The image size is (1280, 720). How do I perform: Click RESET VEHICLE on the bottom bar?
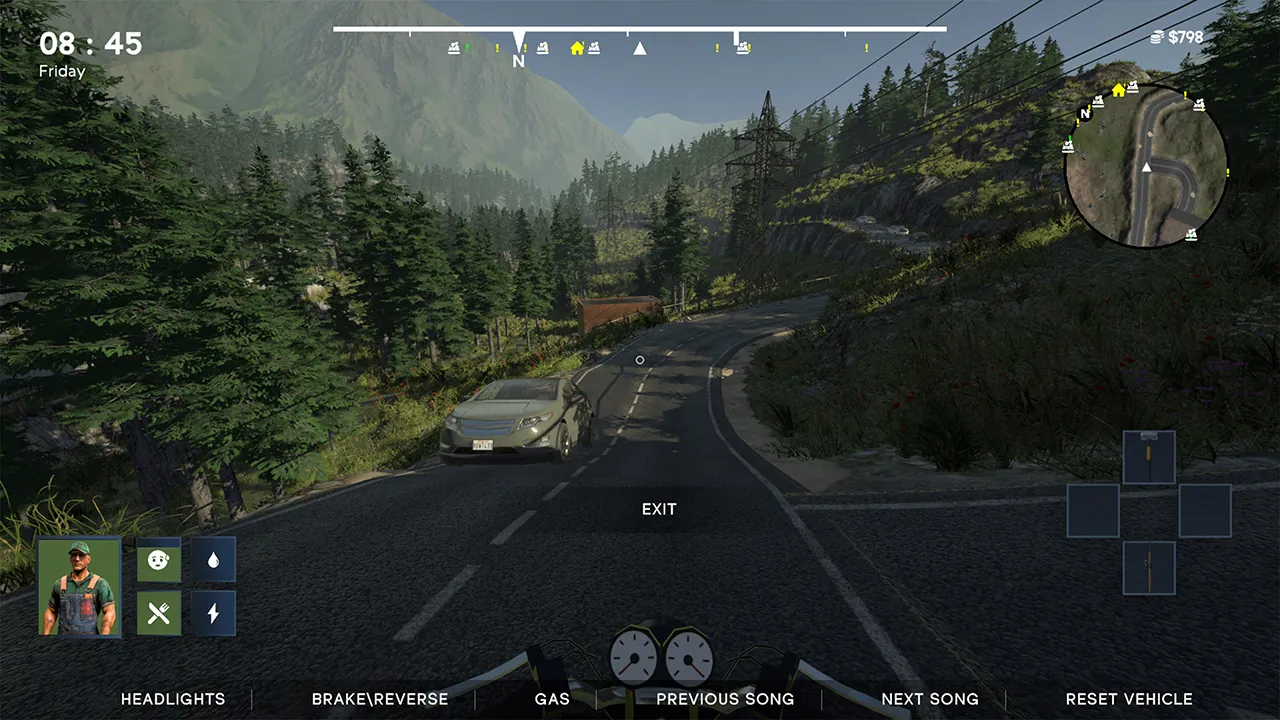pos(1129,699)
